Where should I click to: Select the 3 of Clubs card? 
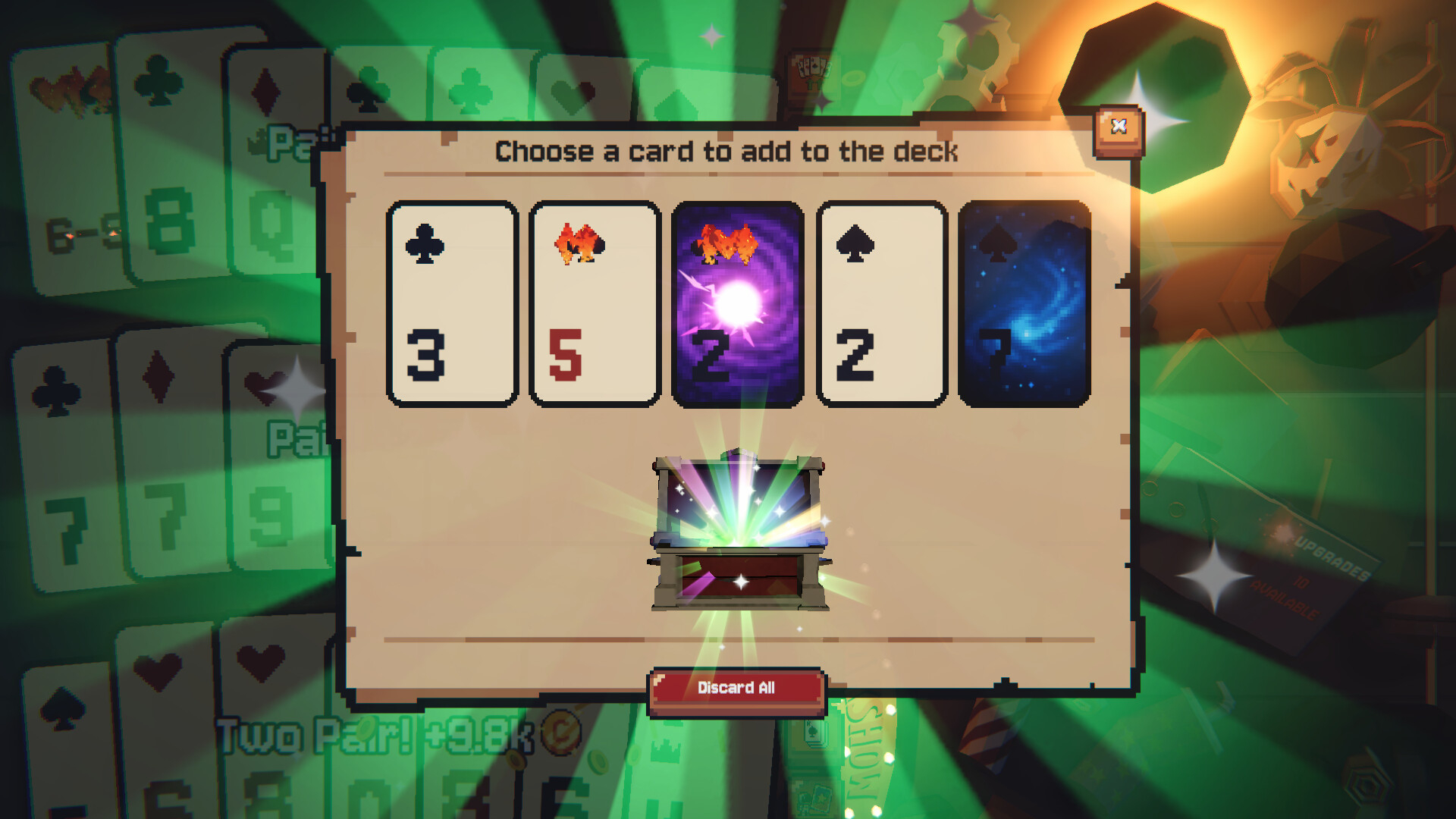coord(450,302)
